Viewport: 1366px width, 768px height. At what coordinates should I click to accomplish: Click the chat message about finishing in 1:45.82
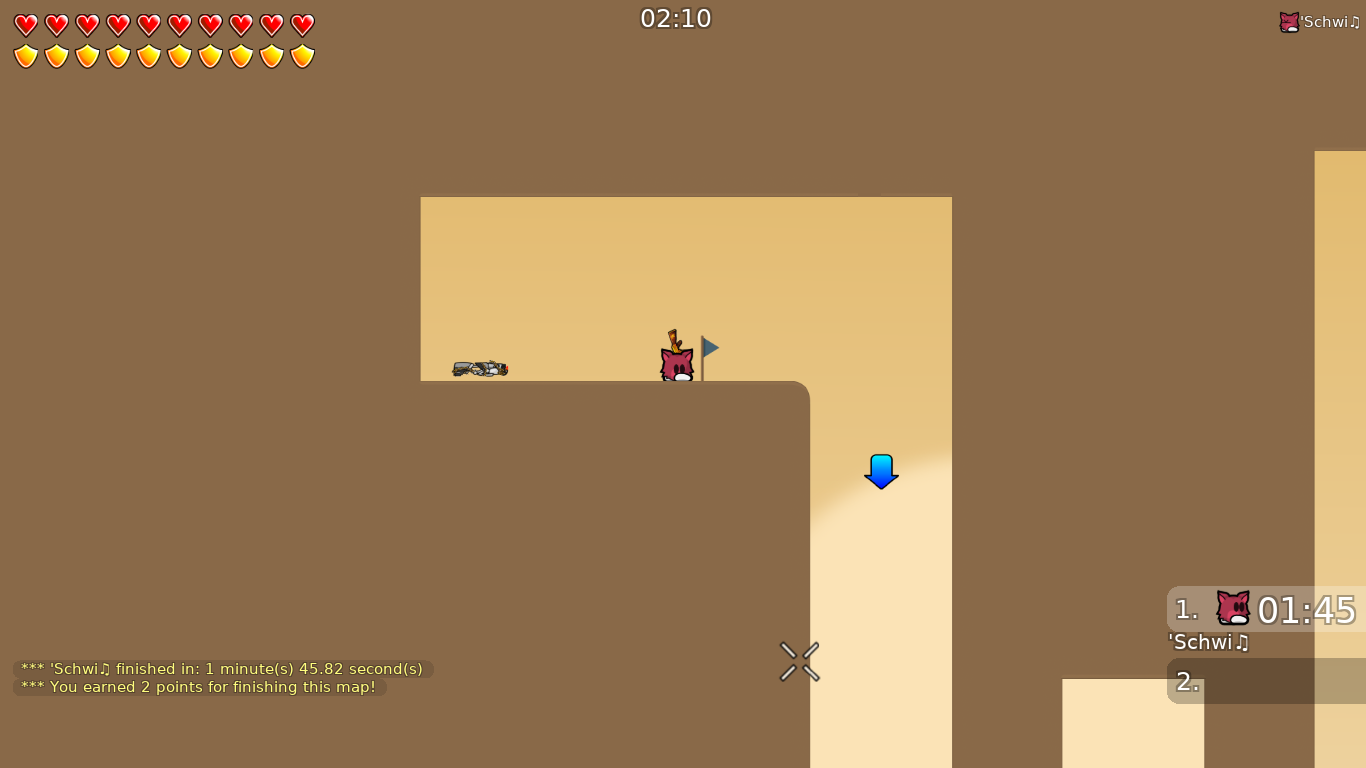coord(220,668)
